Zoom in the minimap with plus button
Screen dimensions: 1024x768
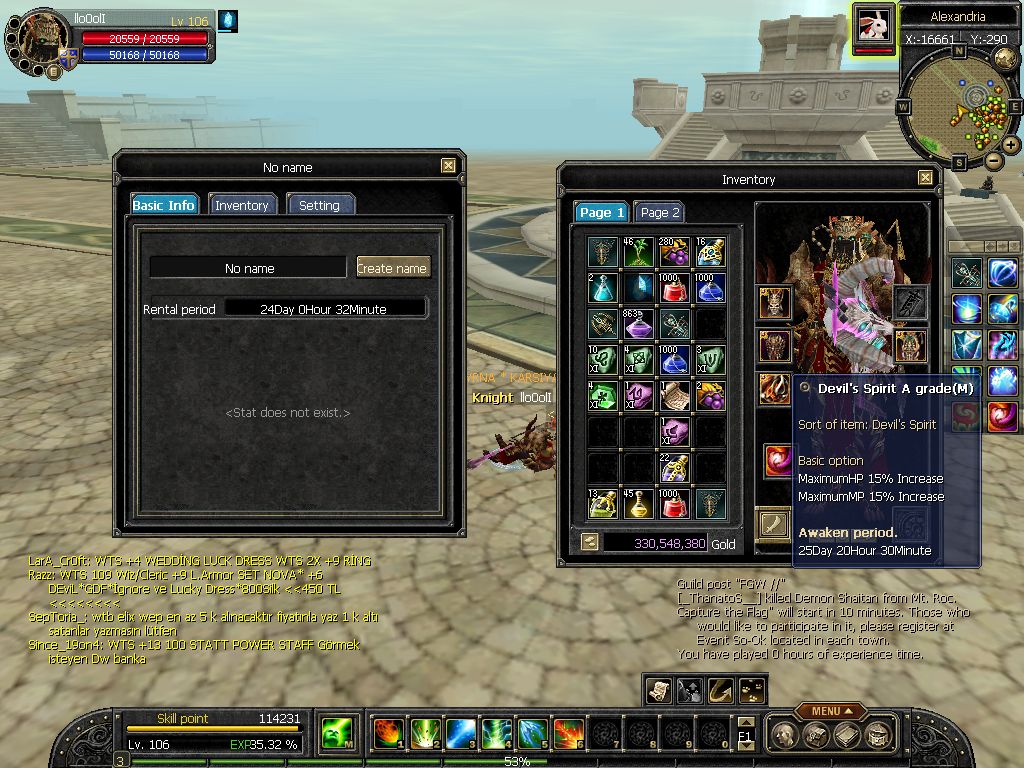1011,145
